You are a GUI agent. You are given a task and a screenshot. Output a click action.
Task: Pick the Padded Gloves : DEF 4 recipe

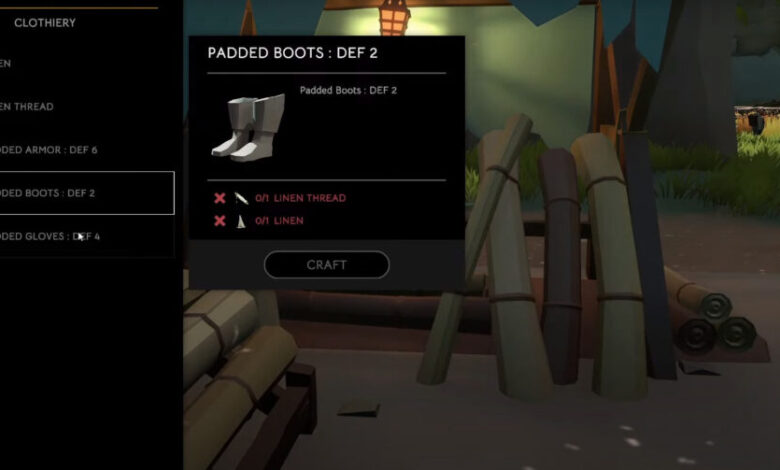tap(50, 236)
